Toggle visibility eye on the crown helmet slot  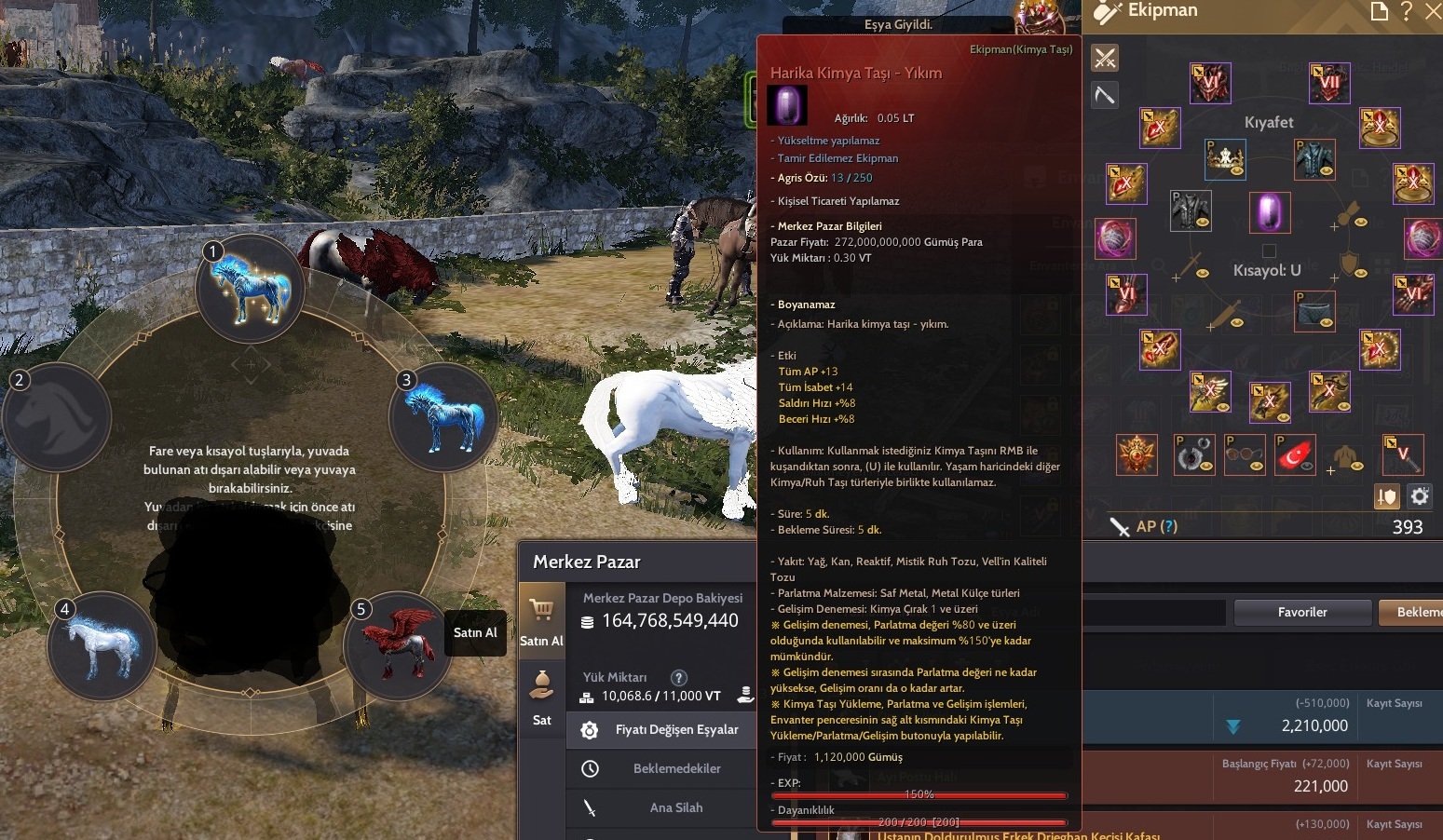[x=1236, y=170]
